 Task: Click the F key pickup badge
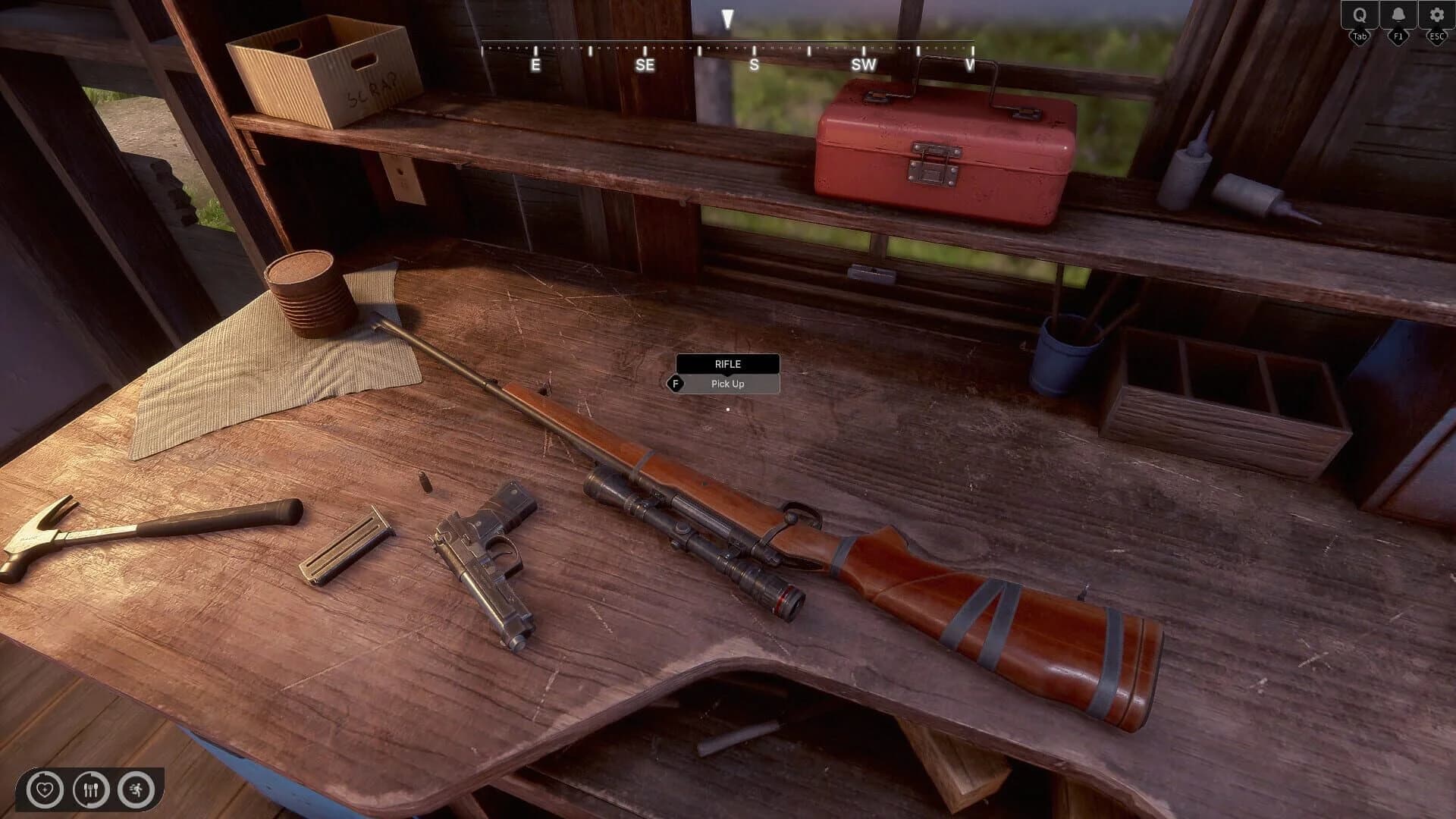[x=677, y=384]
